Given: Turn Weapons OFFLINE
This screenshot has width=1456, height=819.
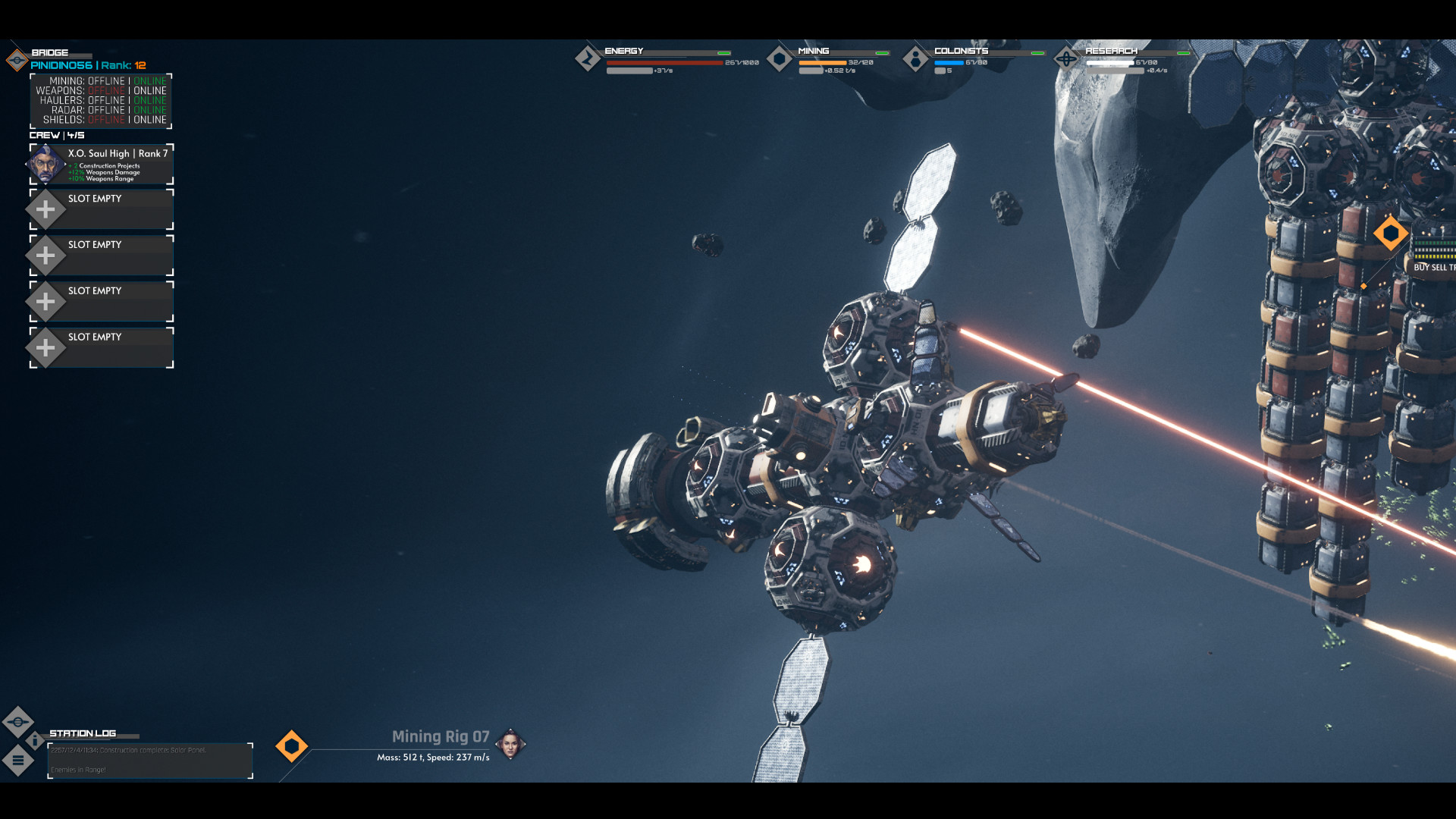Looking at the screenshot, I should tap(106, 91).
